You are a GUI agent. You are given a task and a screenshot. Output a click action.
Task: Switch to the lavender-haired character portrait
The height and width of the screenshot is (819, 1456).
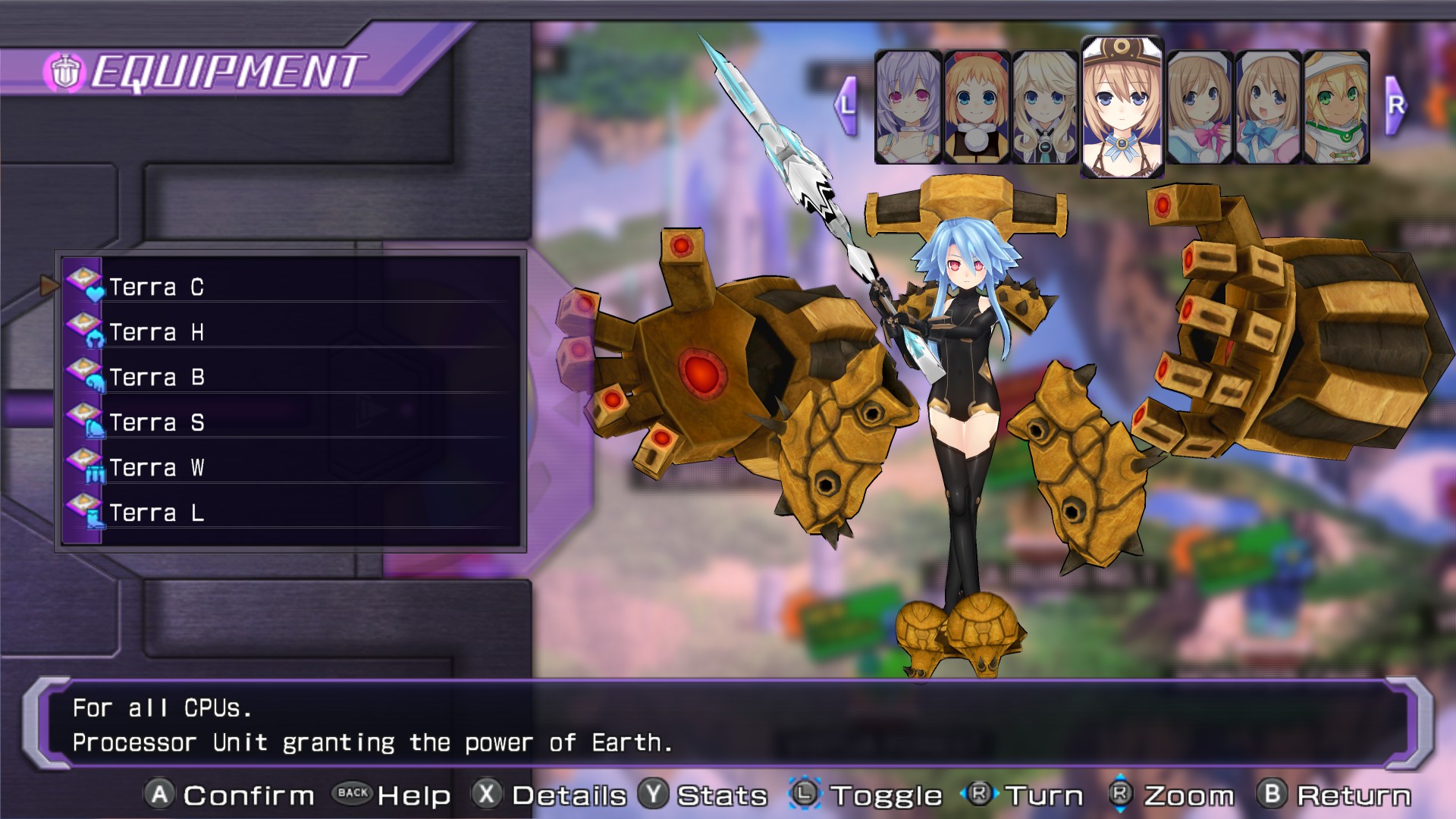(908, 107)
